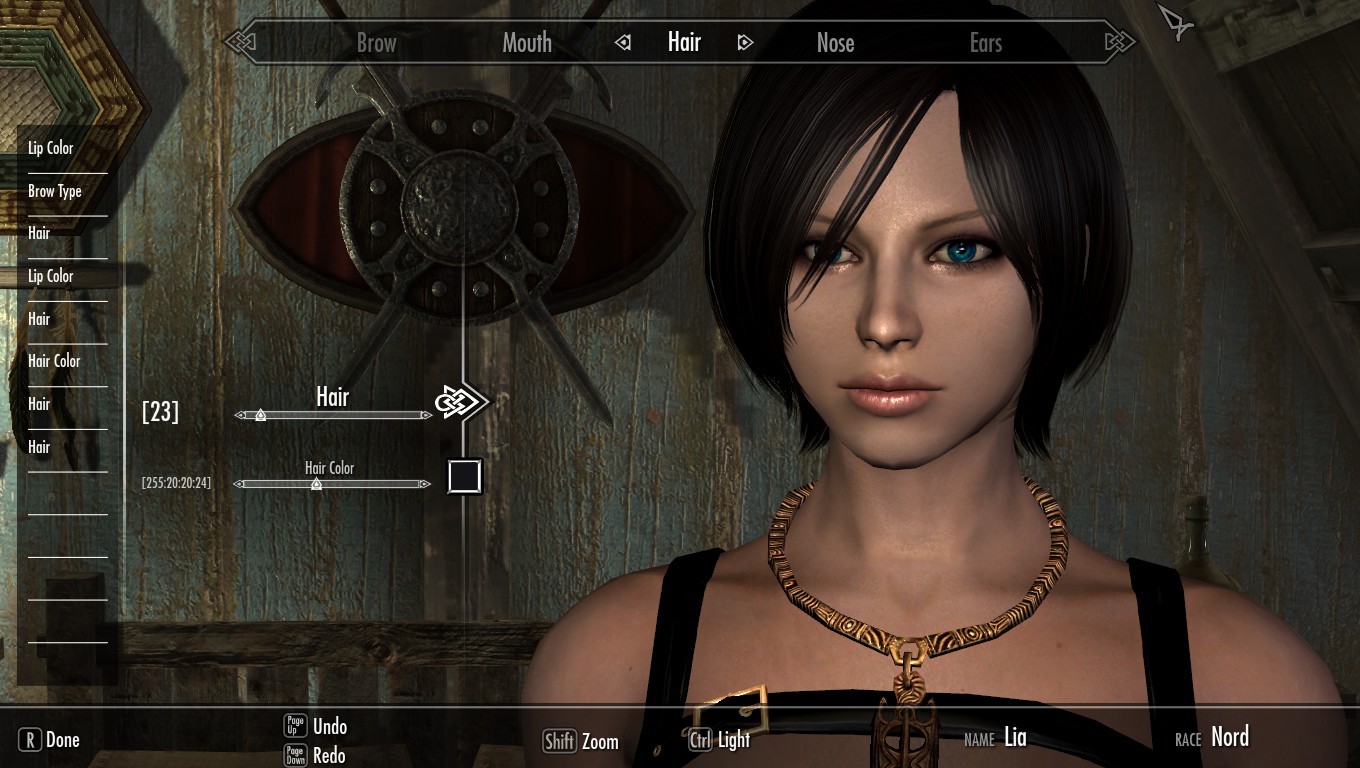Increase the Hair style slider with its right arrow
Screen dimensions: 1360x768
[427, 415]
